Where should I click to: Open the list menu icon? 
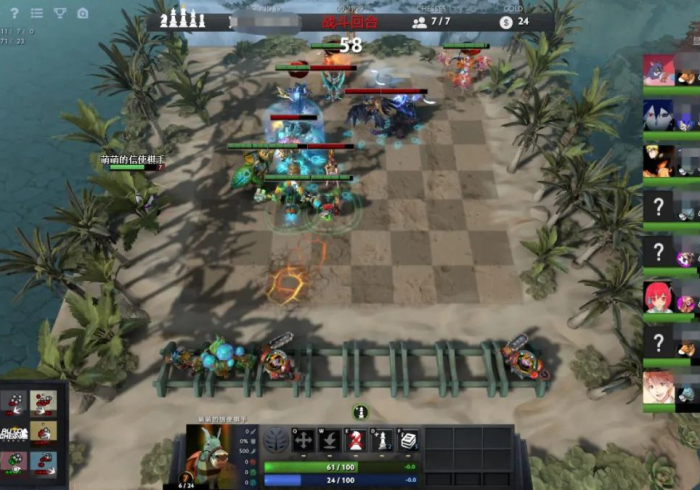click(x=37, y=13)
